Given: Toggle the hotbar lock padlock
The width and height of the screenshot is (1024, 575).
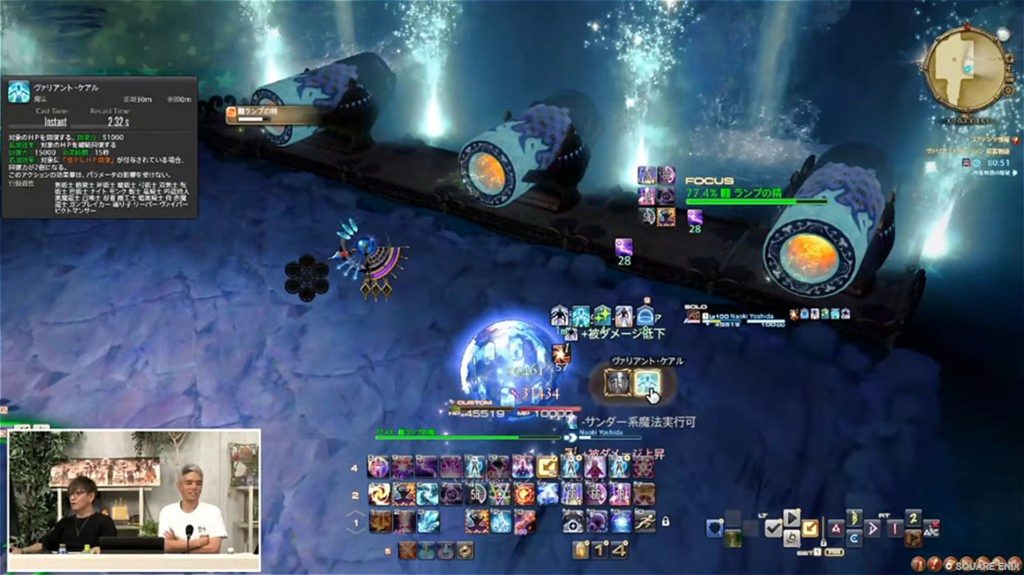Looking at the screenshot, I should [x=665, y=521].
